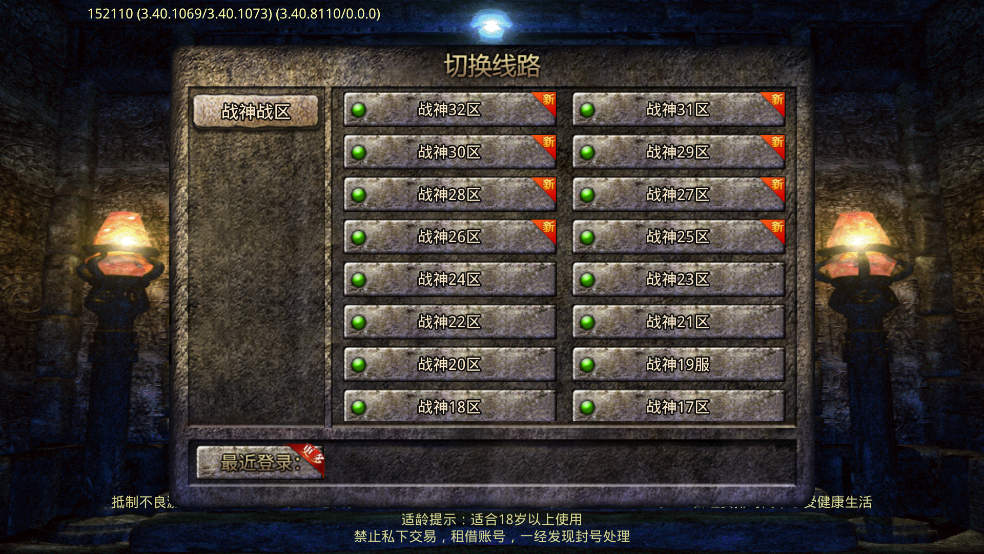Screen dimensions: 984x554
Task: Choose the 战神25区 server
Action: (678, 237)
